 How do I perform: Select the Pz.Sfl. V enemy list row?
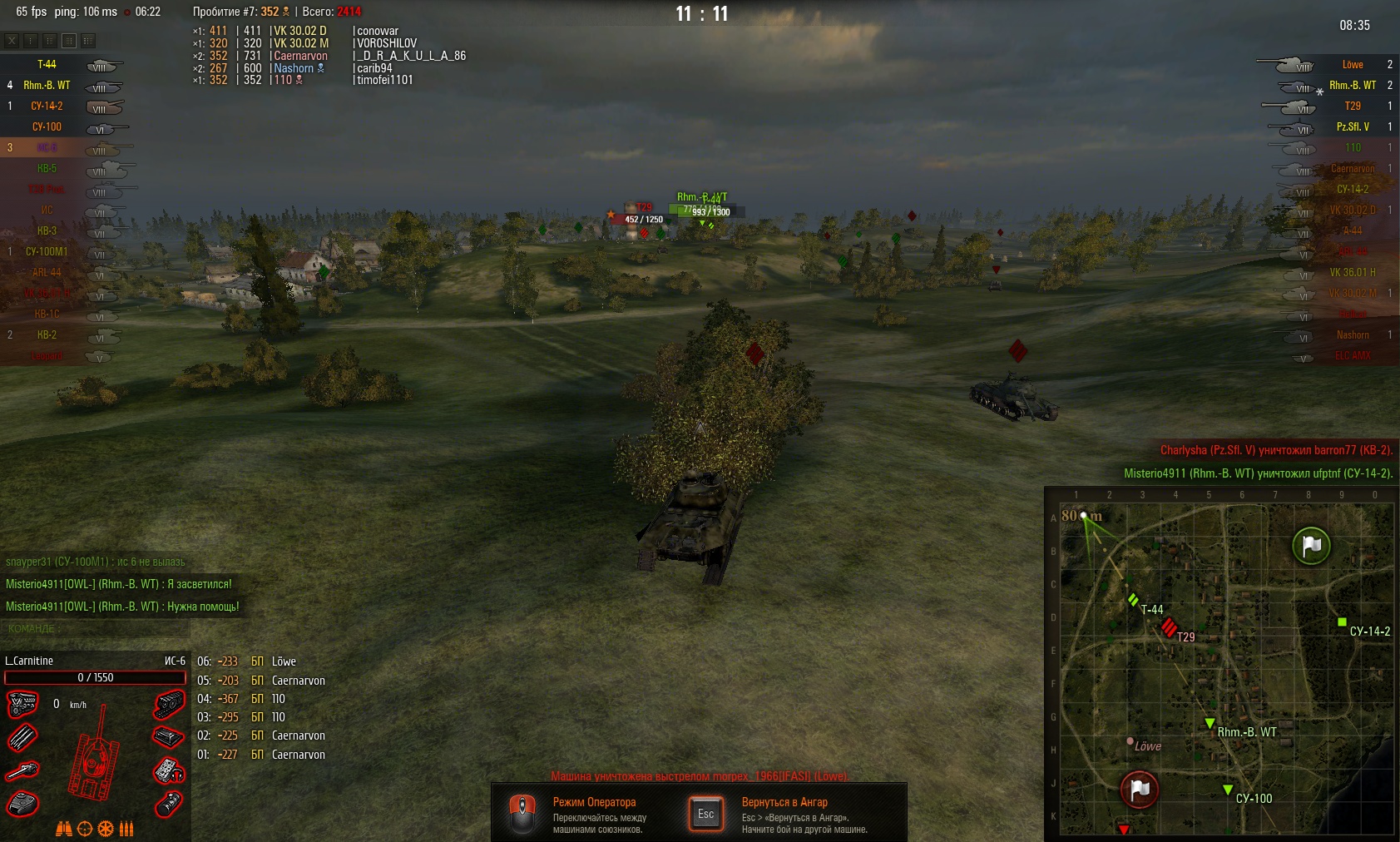point(1353,127)
